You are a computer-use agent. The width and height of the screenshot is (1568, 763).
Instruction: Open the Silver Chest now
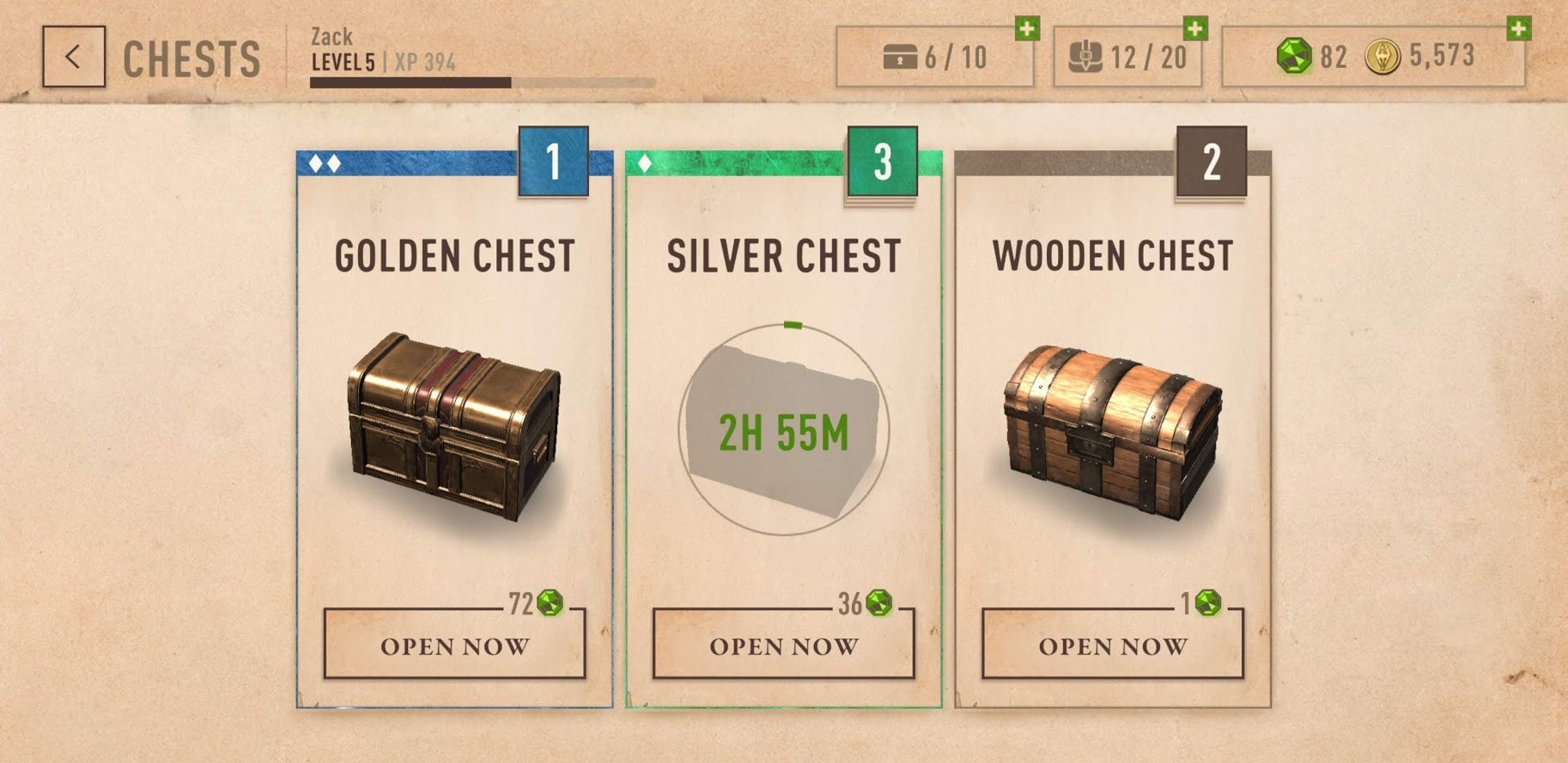pos(783,645)
